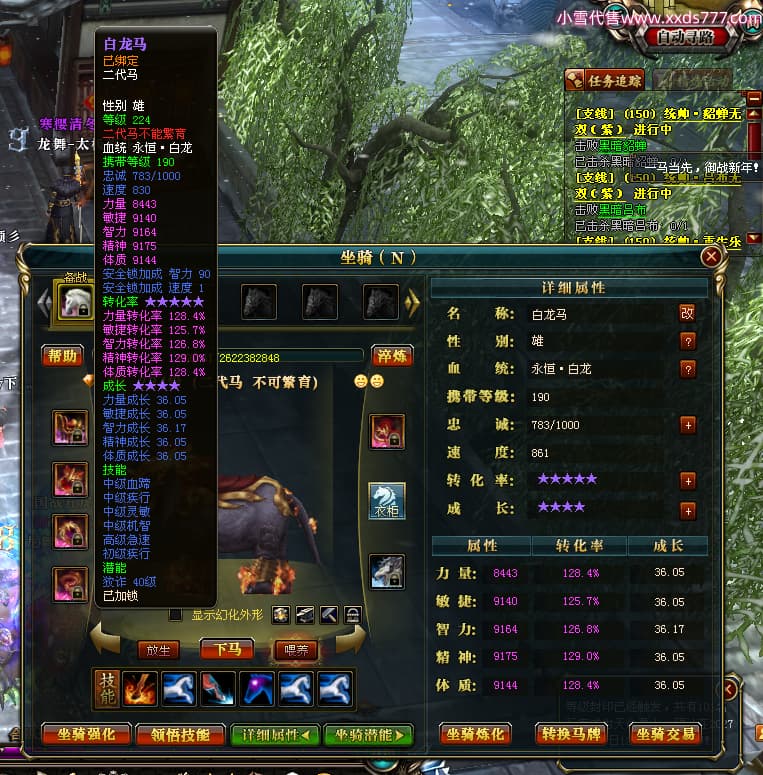Open the 衣柜 wardrobe icon
This screenshot has height=775, width=763.
(x=387, y=500)
